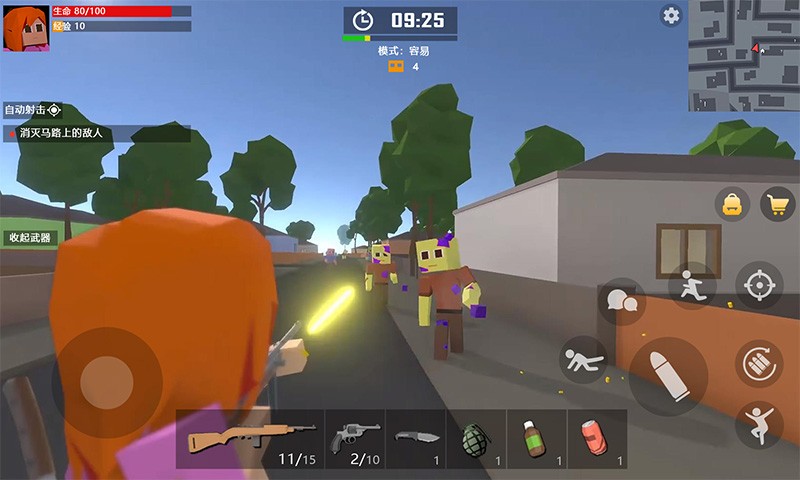Click the minimap

[x=742, y=55]
